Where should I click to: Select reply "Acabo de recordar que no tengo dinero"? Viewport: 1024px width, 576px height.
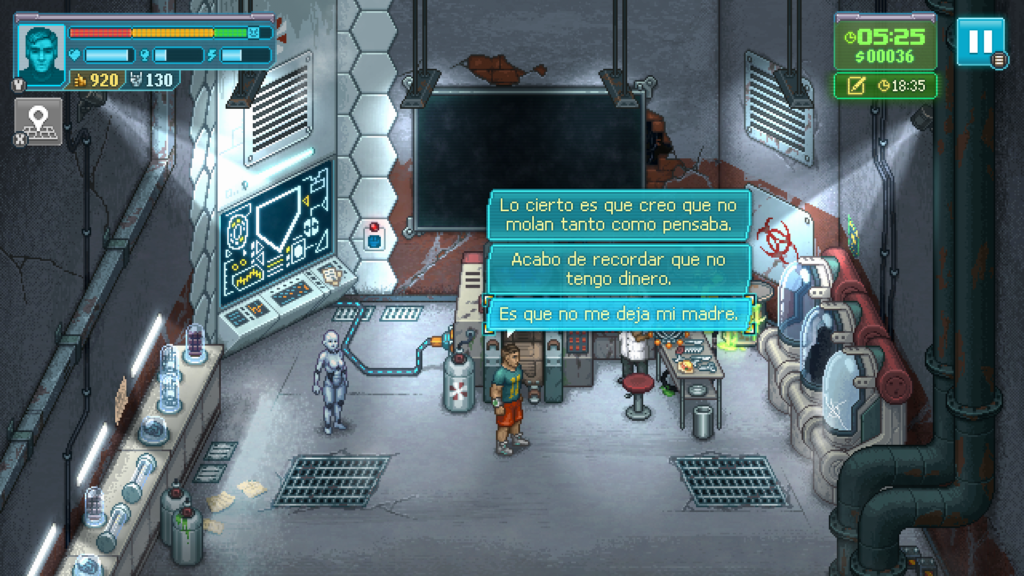[619, 269]
